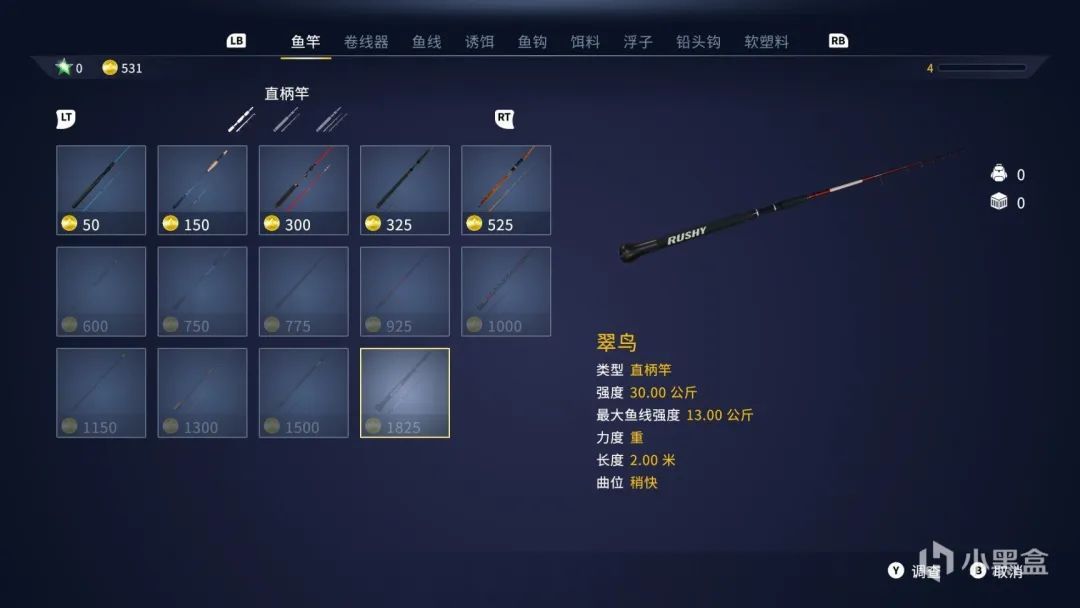Select the locked 1500 coin rod
The image size is (1080, 608).
(x=303, y=392)
